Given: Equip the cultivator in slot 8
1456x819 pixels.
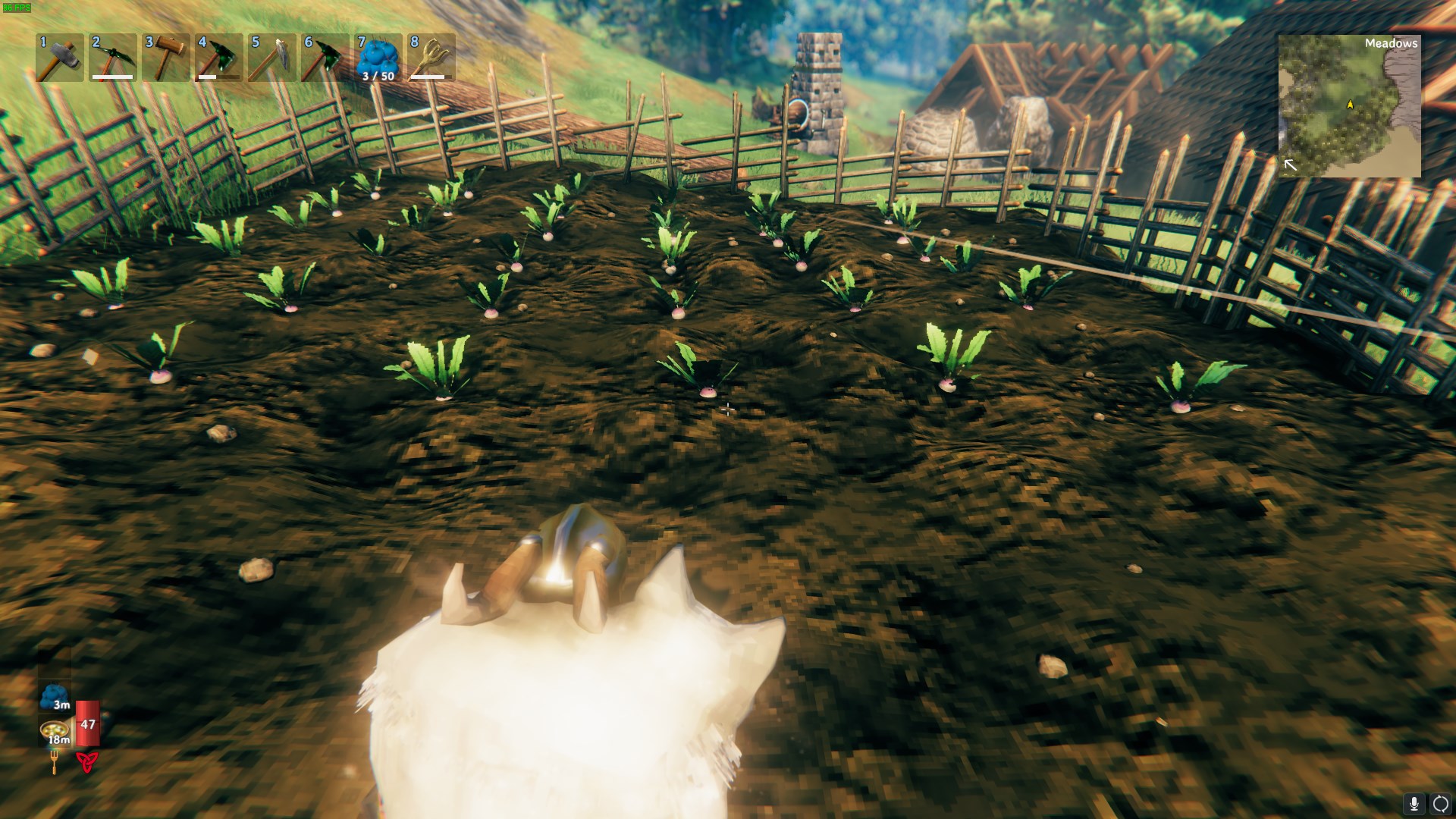Looking at the screenshot, I should pyautogui.click(x=431, y=58).
